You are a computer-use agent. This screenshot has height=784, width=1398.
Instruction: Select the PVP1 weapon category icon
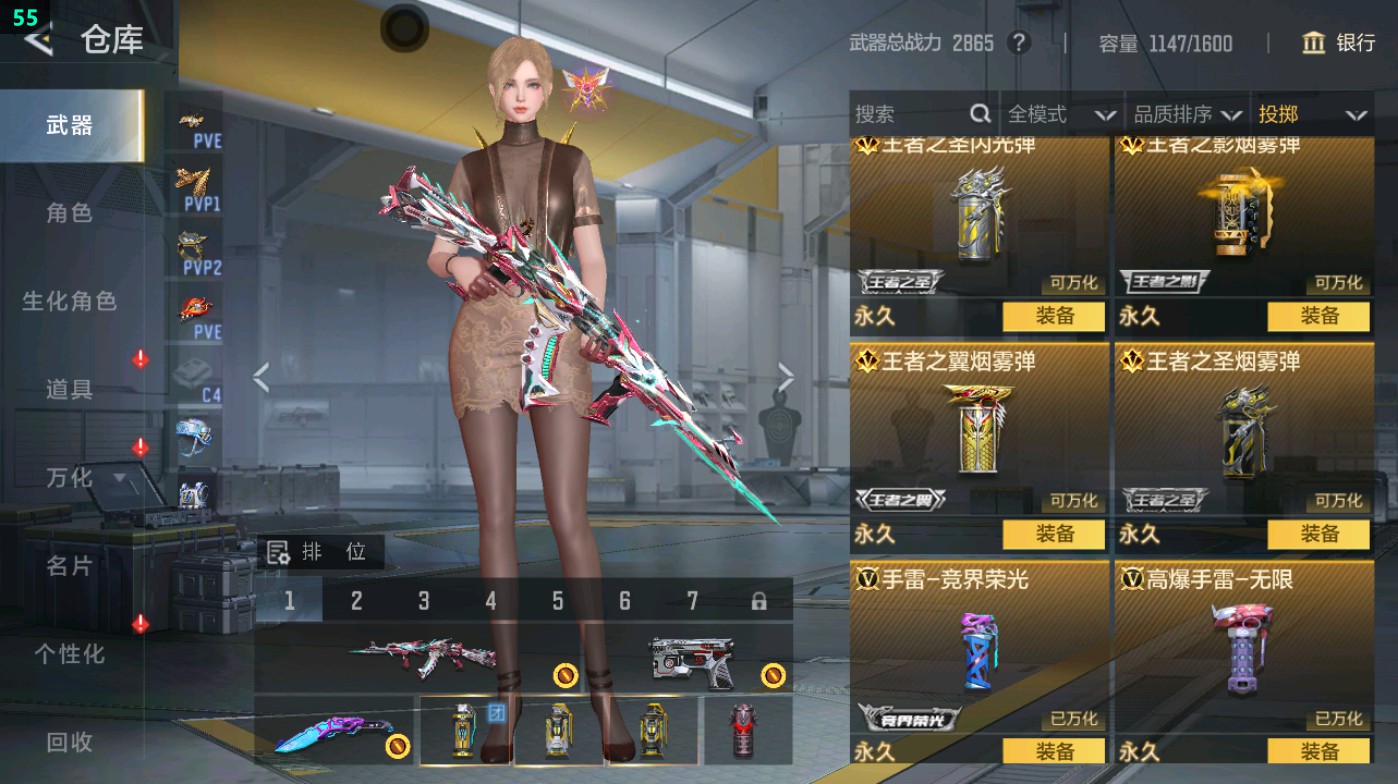point(197,185)
